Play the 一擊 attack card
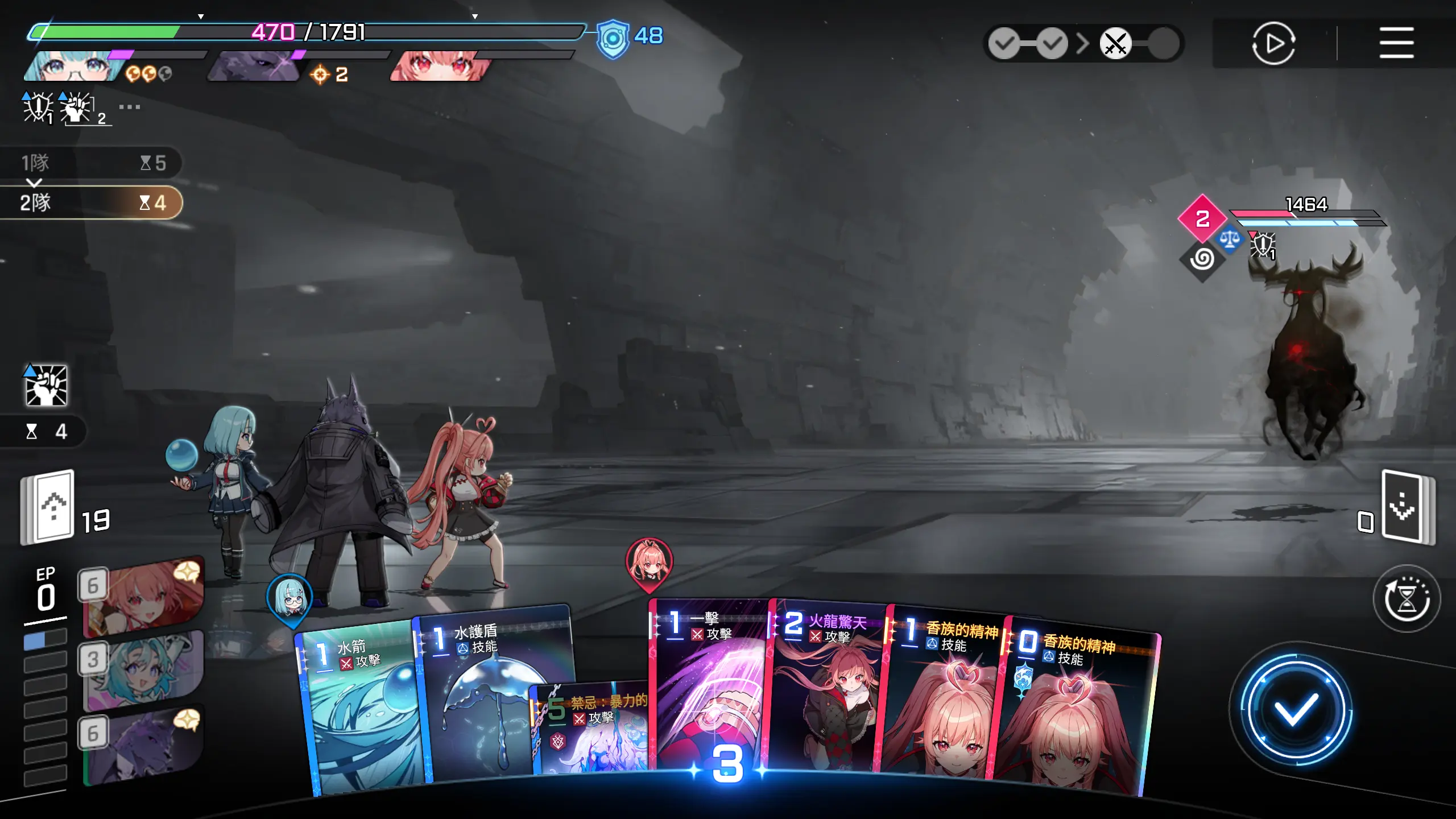The width and height of the screenshot is (1456, 819). coord(708,682)
